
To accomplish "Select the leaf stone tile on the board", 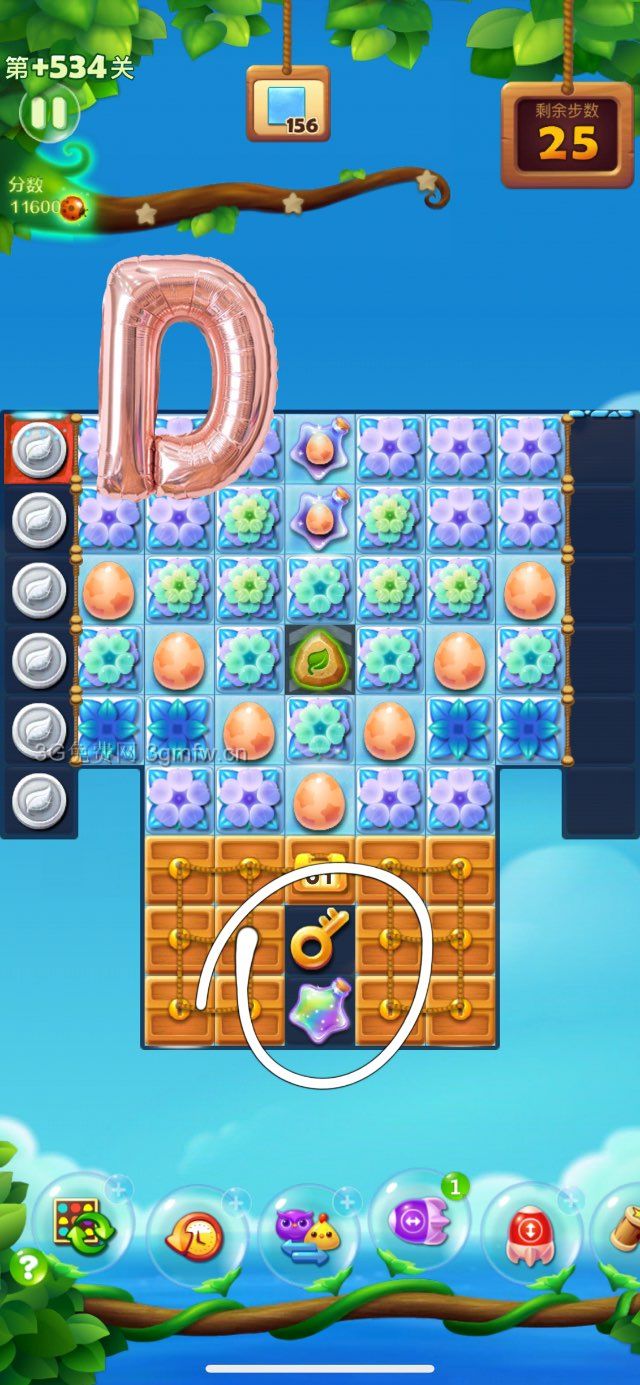I will click(x=320, y=659).
